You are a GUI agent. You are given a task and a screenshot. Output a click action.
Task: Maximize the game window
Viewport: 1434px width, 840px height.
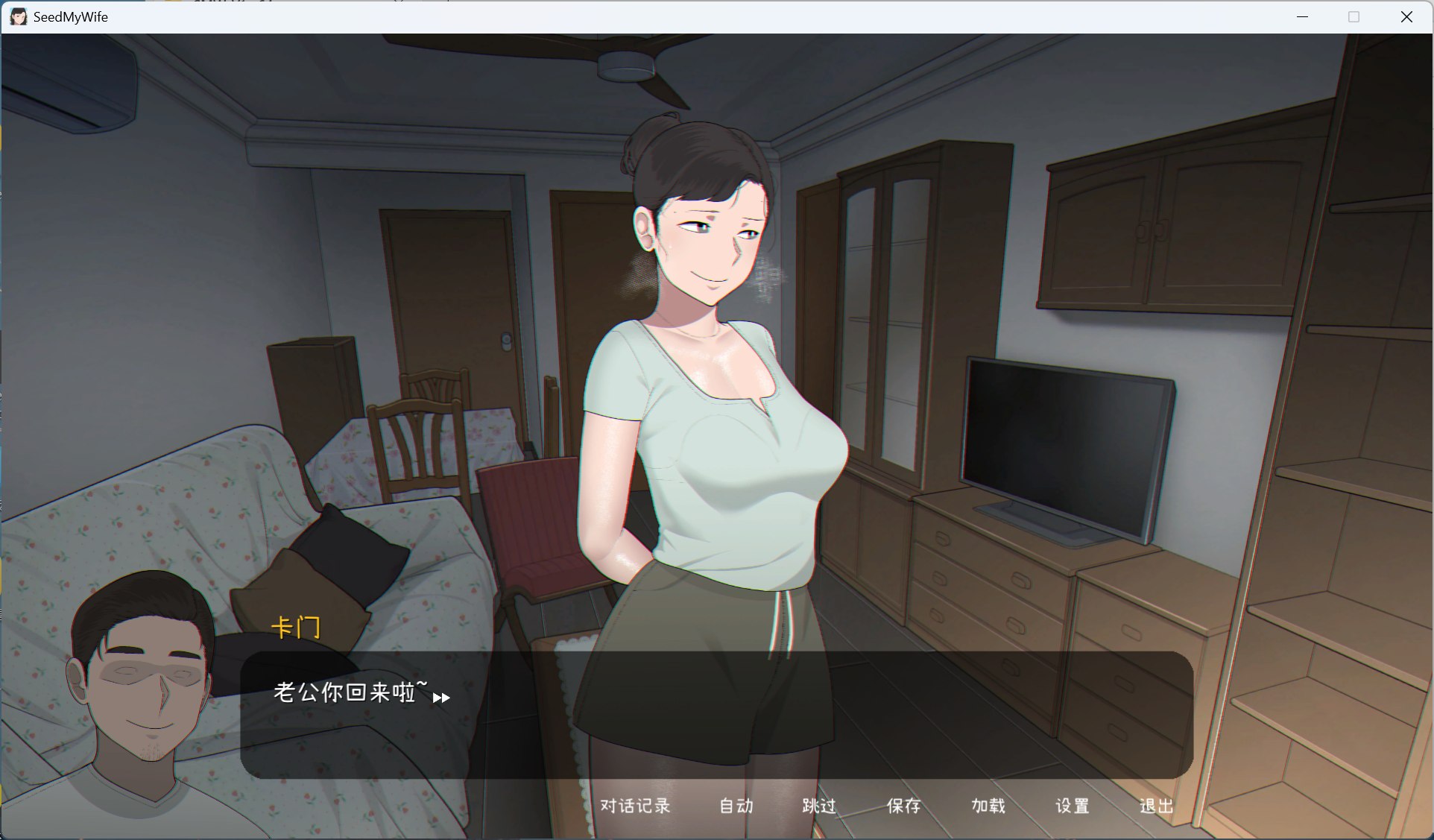pos(1354,16)
